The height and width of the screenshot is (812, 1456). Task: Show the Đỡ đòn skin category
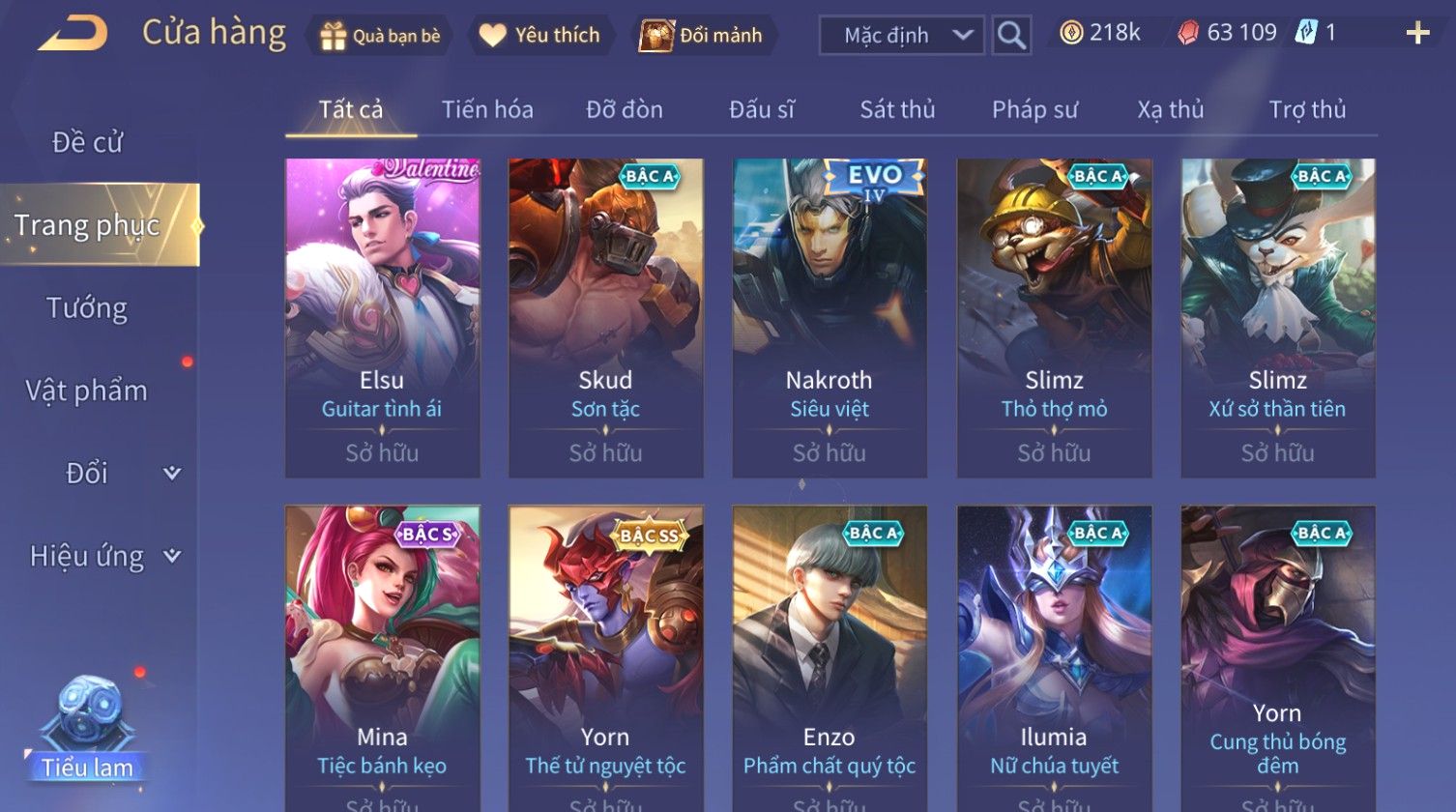(625, 109)
